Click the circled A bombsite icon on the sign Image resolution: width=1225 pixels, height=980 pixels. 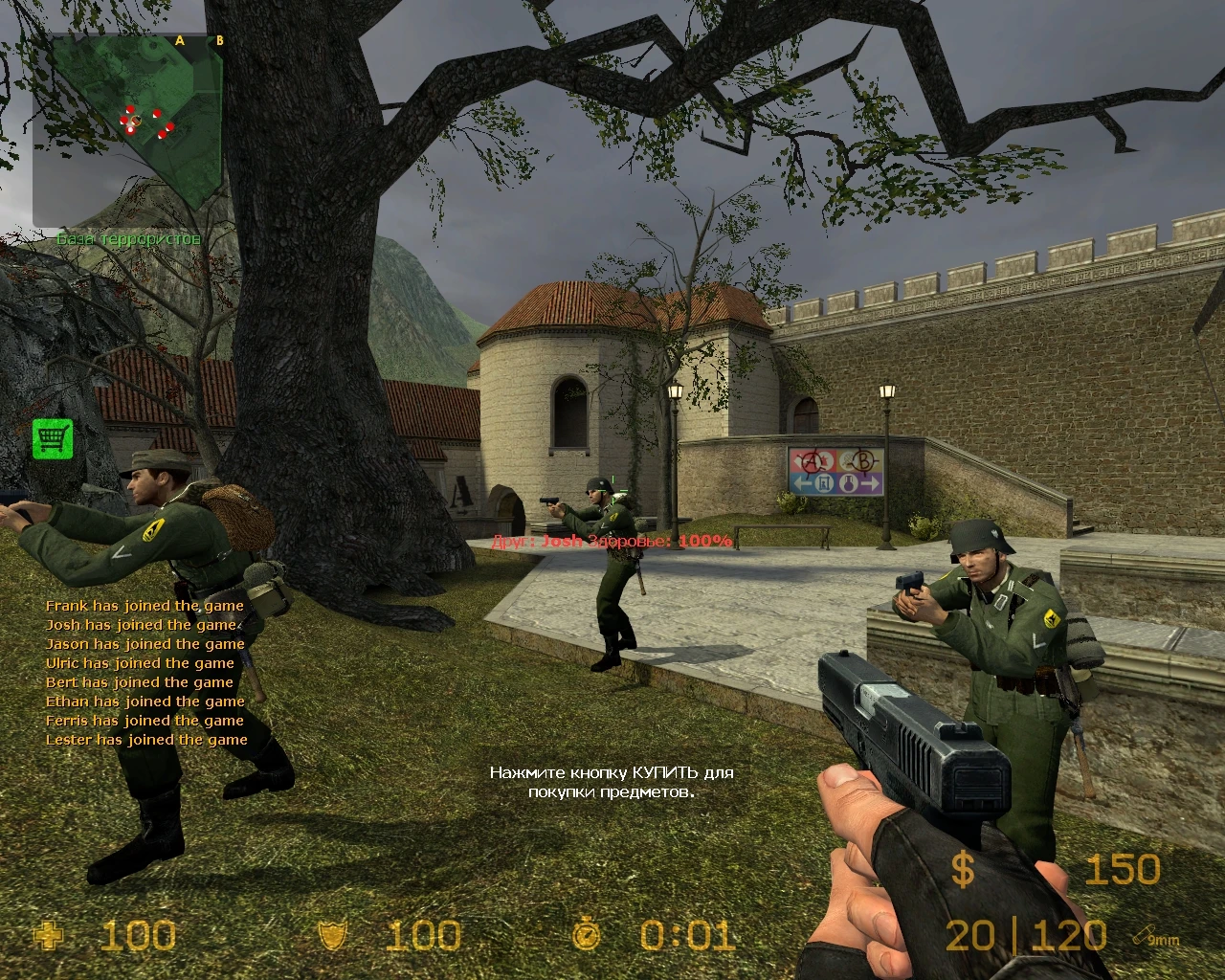813,461
